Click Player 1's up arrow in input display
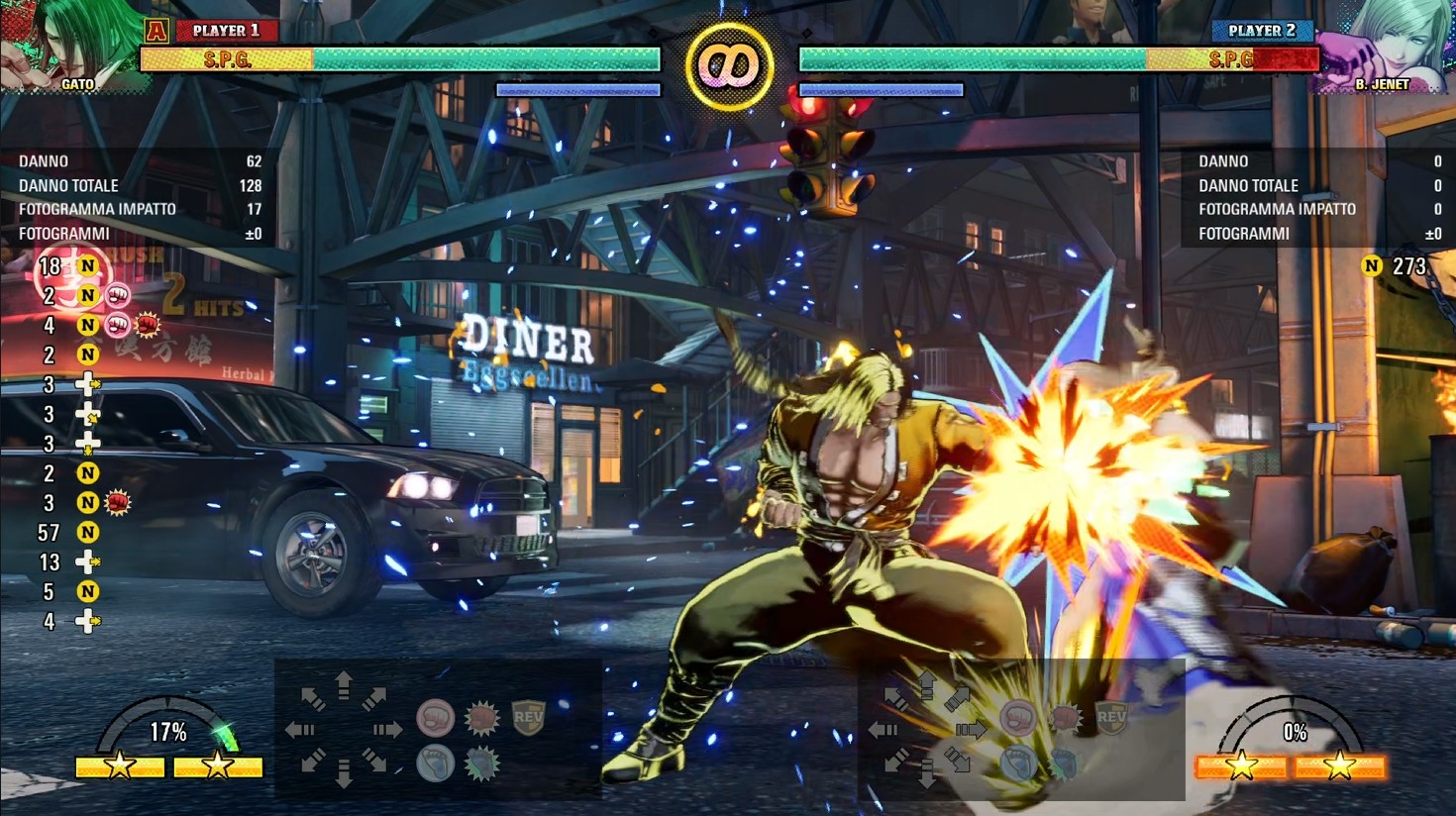The height and width of the screenshot is (816, 1456). coord(344,685)
